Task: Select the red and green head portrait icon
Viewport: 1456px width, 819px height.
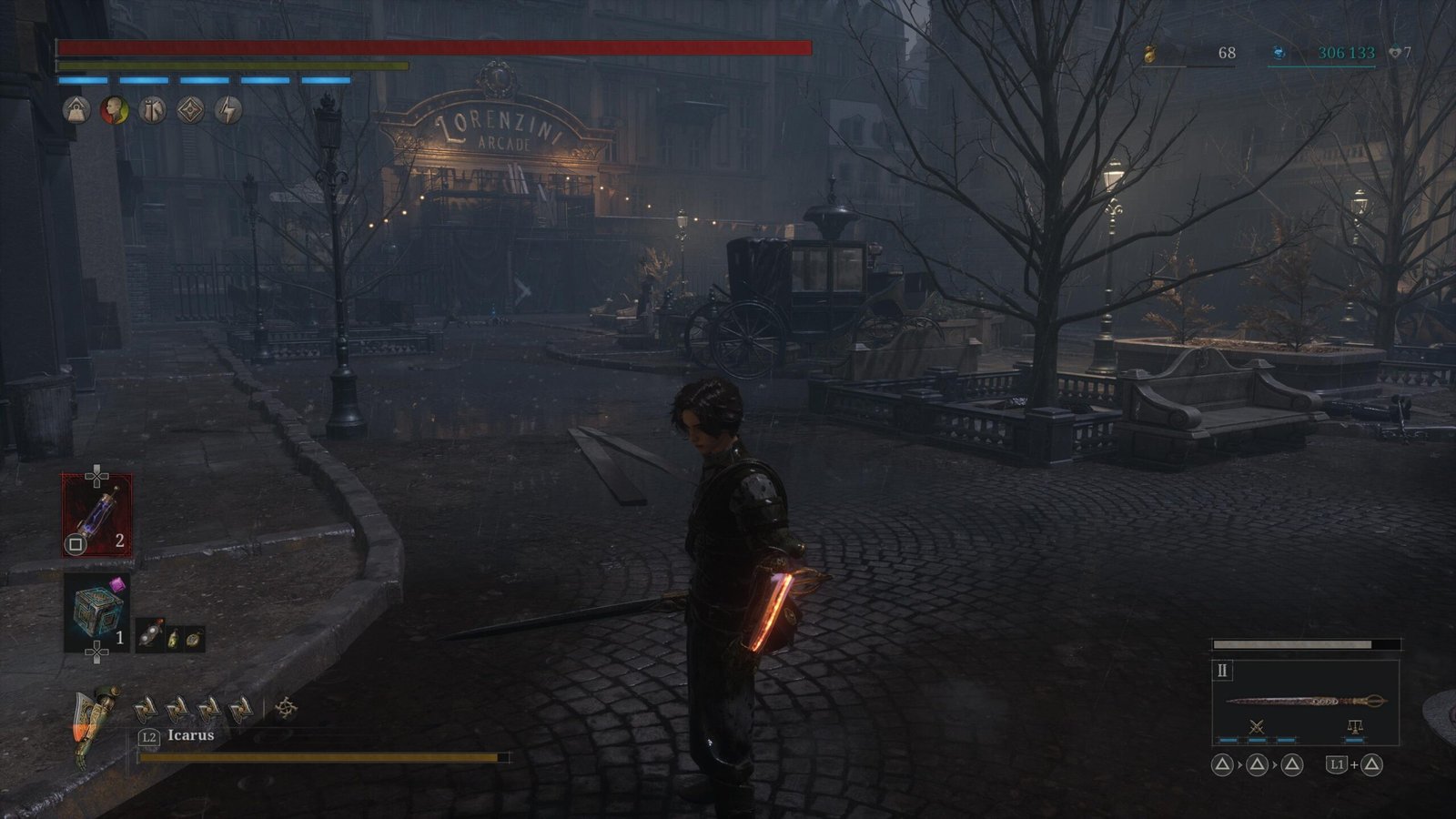Action: pyautogui.click(x=115, y=110)
